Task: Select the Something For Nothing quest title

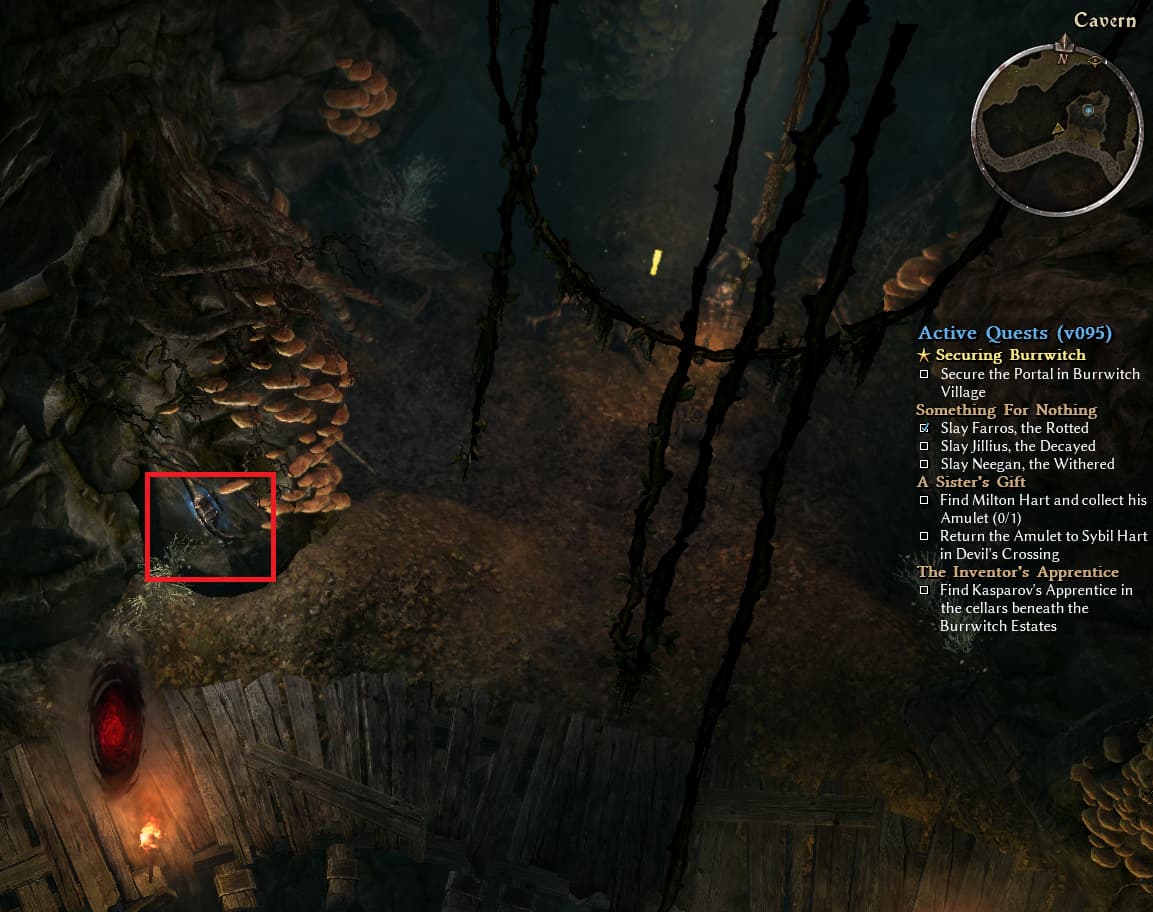Action: (x=1006, y=410)
